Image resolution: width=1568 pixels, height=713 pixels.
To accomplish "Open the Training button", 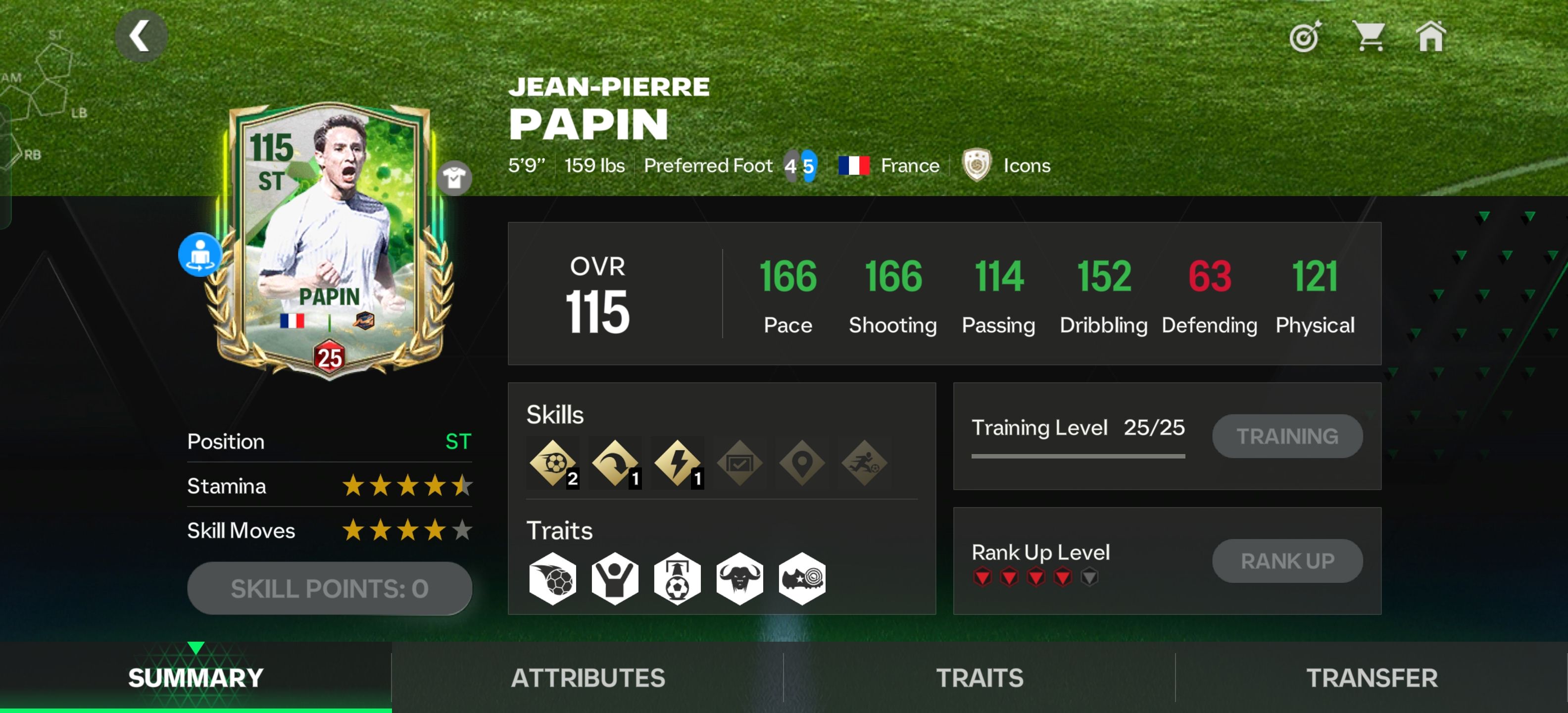I will 1287,436.
